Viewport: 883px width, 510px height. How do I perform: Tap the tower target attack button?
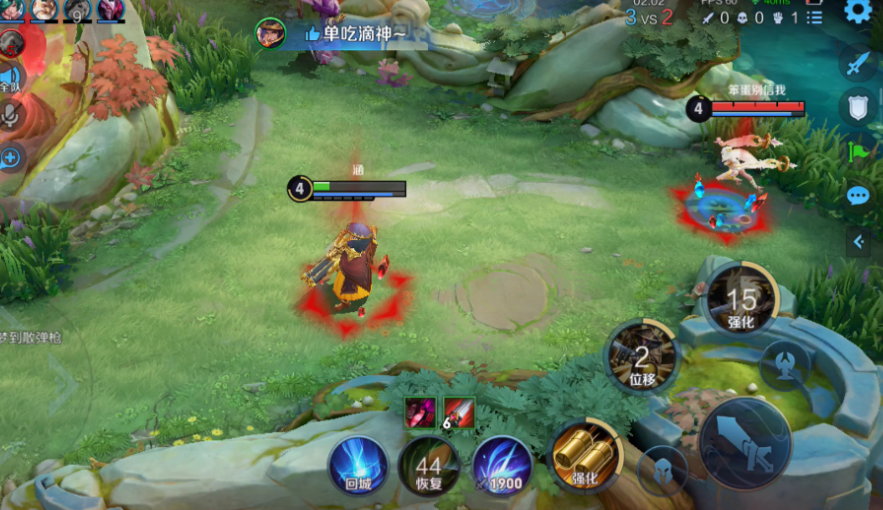(785, 364)
